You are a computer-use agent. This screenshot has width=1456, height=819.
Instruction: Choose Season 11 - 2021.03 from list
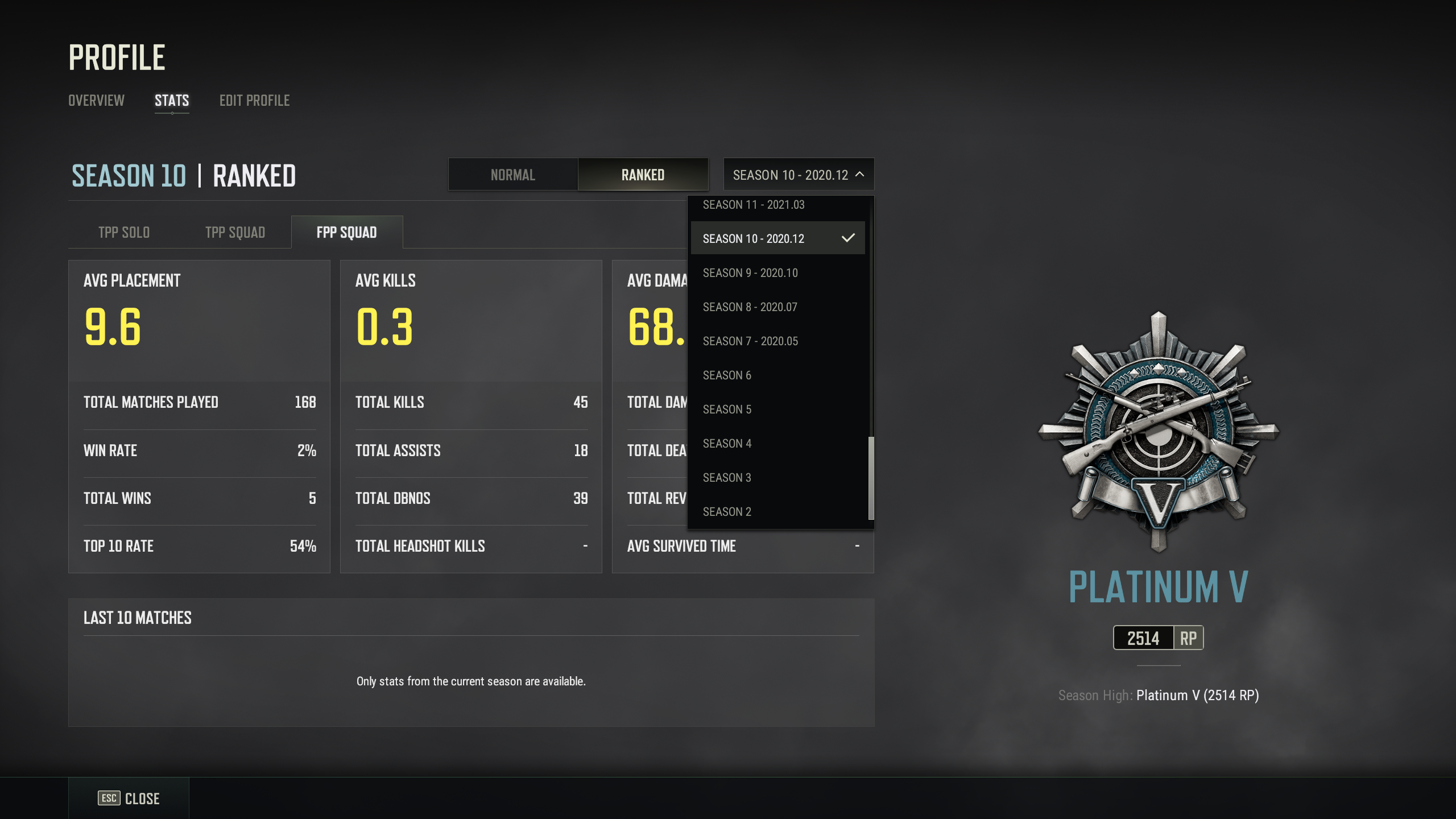pos(754,205)
